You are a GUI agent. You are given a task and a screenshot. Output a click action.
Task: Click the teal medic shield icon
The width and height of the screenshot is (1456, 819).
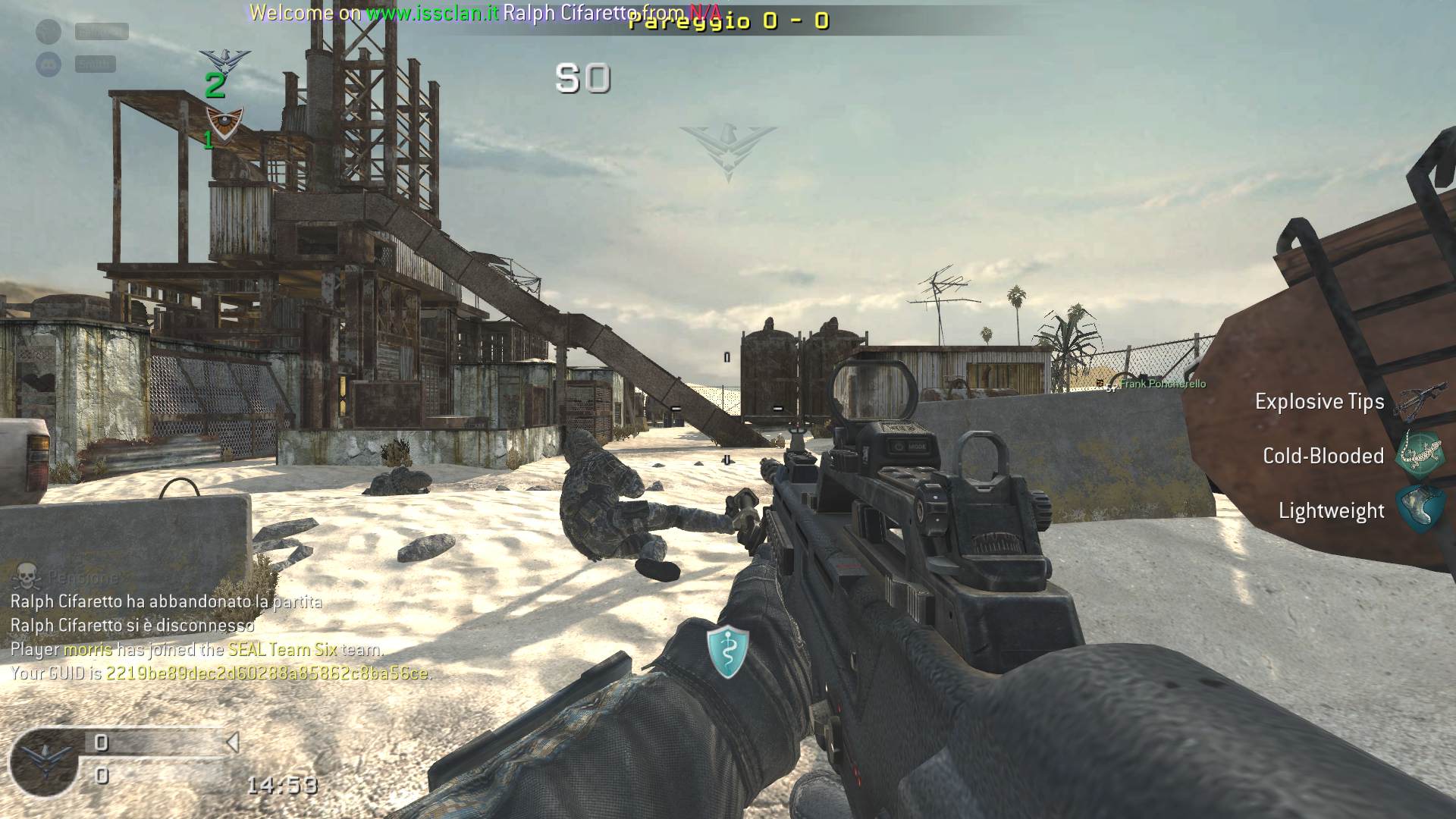point(727,651)
